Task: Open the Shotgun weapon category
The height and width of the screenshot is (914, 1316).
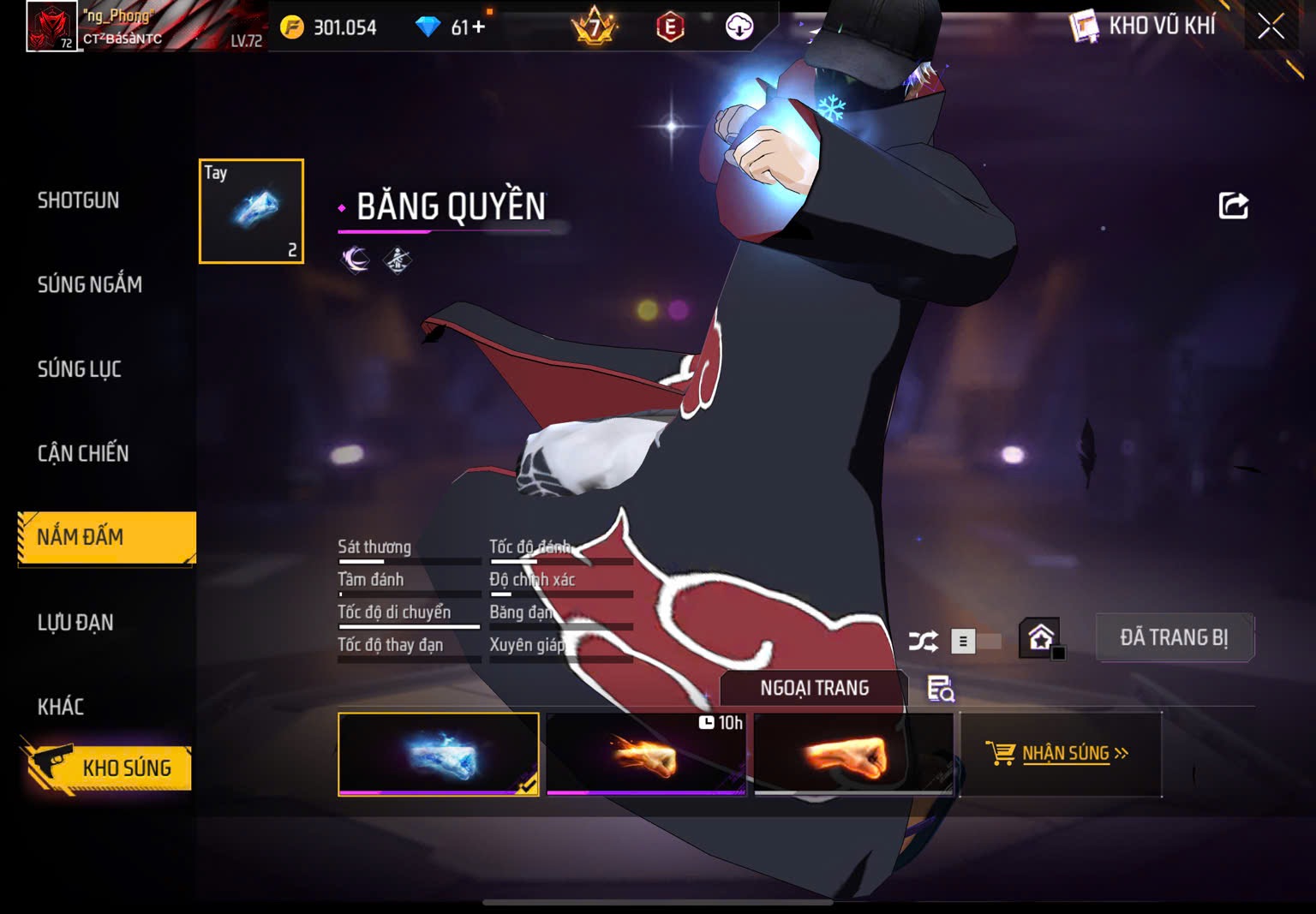Action: [78, 200]
